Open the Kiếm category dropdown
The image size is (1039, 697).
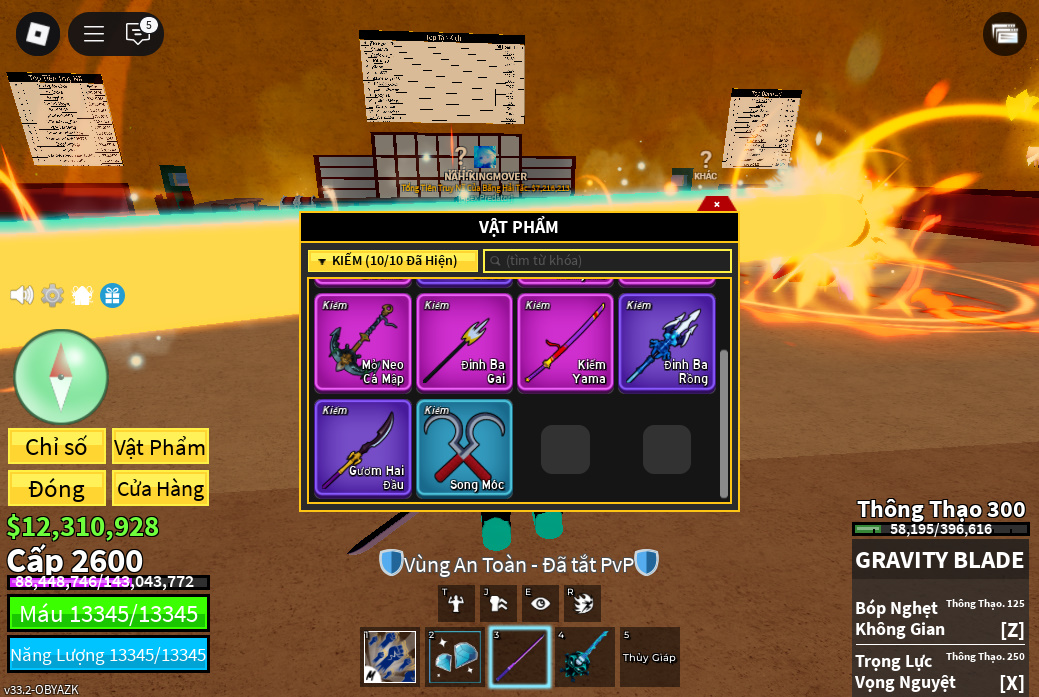click(393, 261)
